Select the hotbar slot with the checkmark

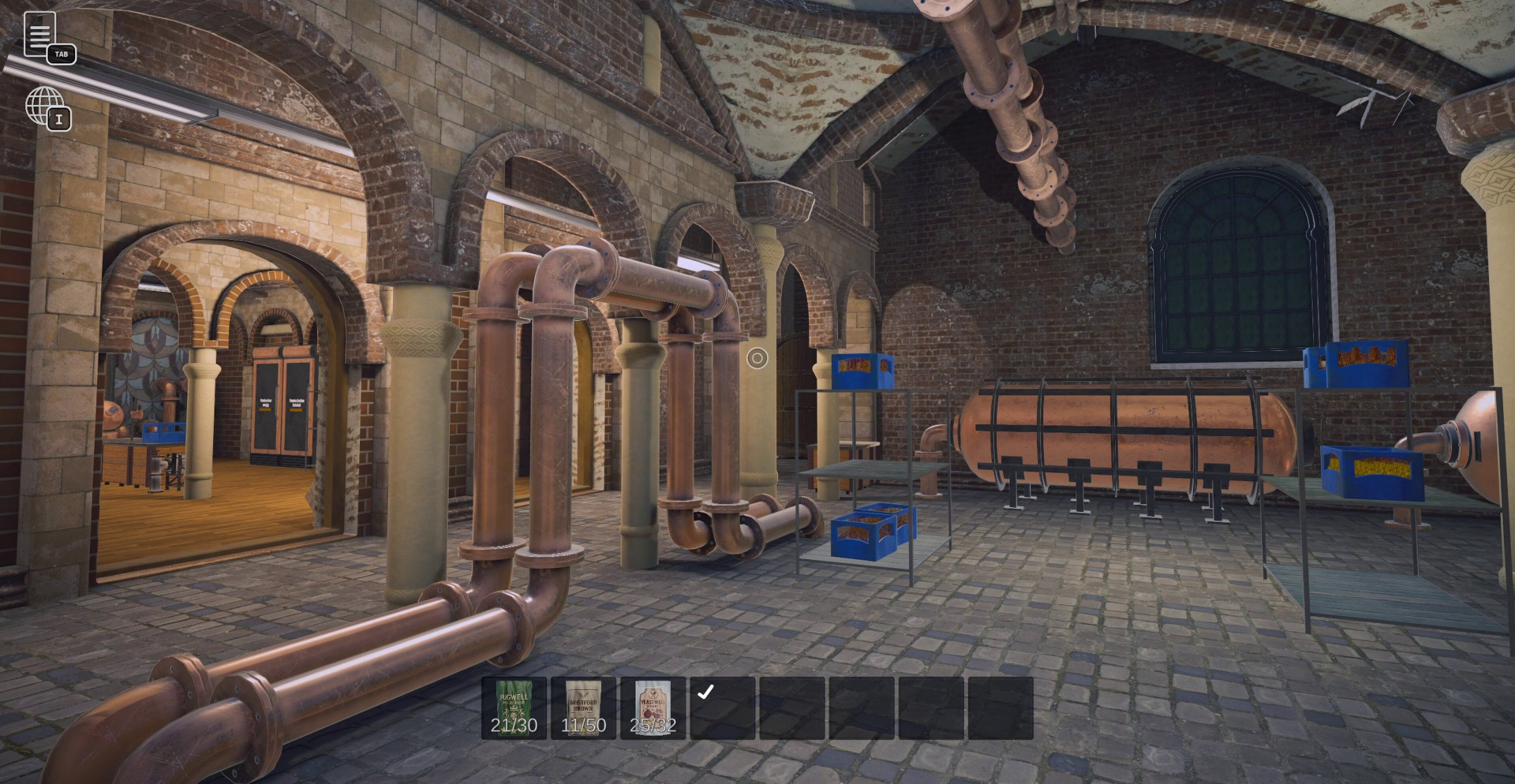click(722, 707)
